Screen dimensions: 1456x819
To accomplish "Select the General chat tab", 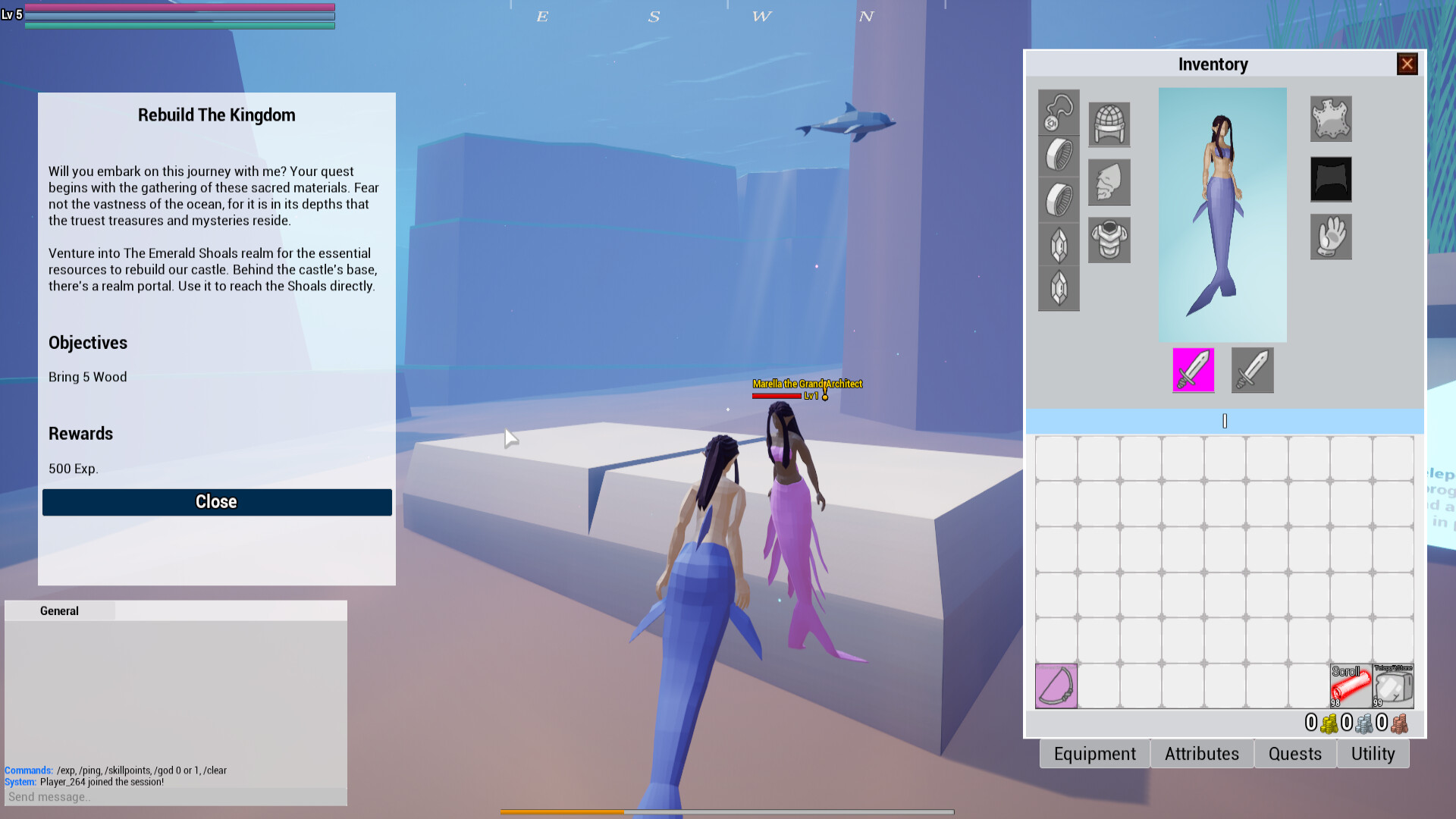I will click(x=59, y=610).
